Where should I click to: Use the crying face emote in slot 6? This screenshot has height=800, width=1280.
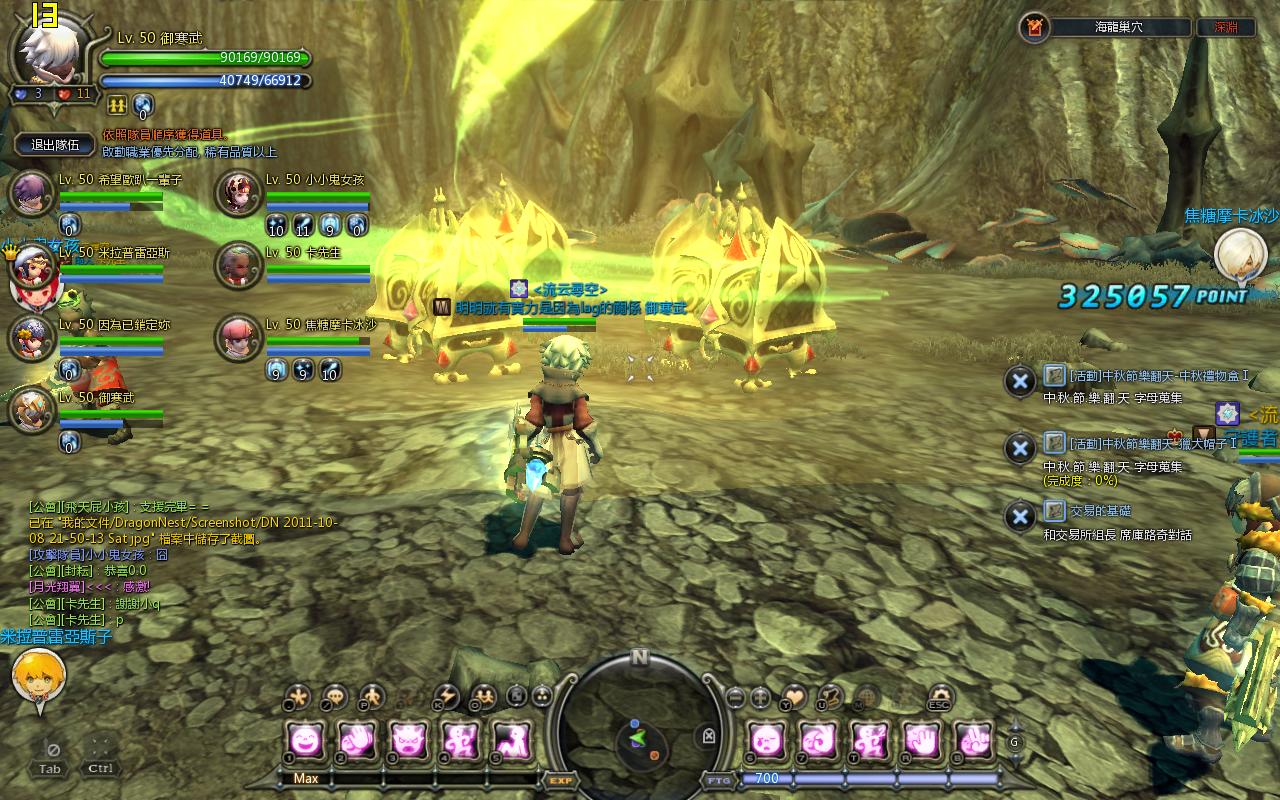pos(766,739)
